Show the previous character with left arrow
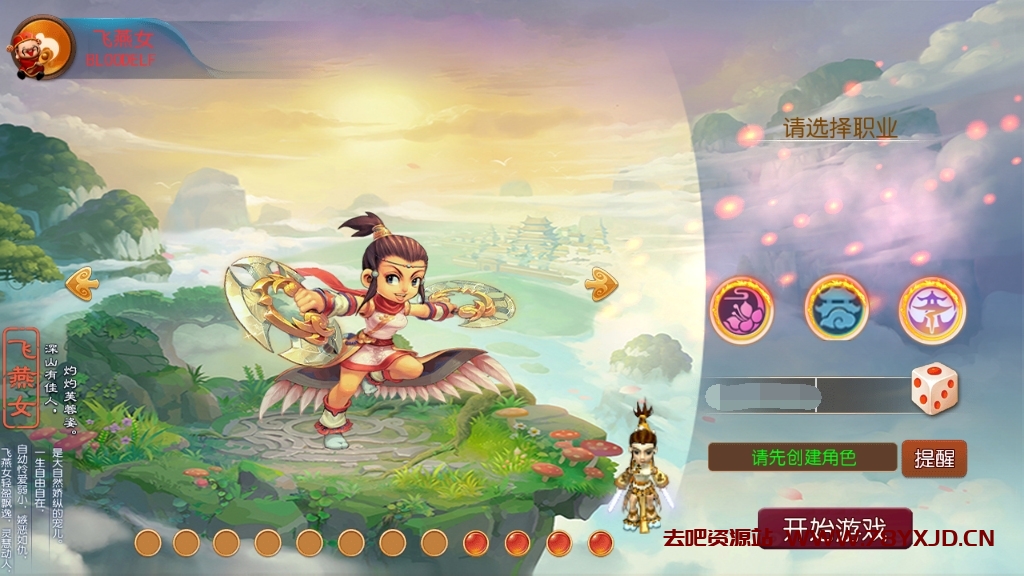Screen dimensions: 1024x576 point(82,285)
